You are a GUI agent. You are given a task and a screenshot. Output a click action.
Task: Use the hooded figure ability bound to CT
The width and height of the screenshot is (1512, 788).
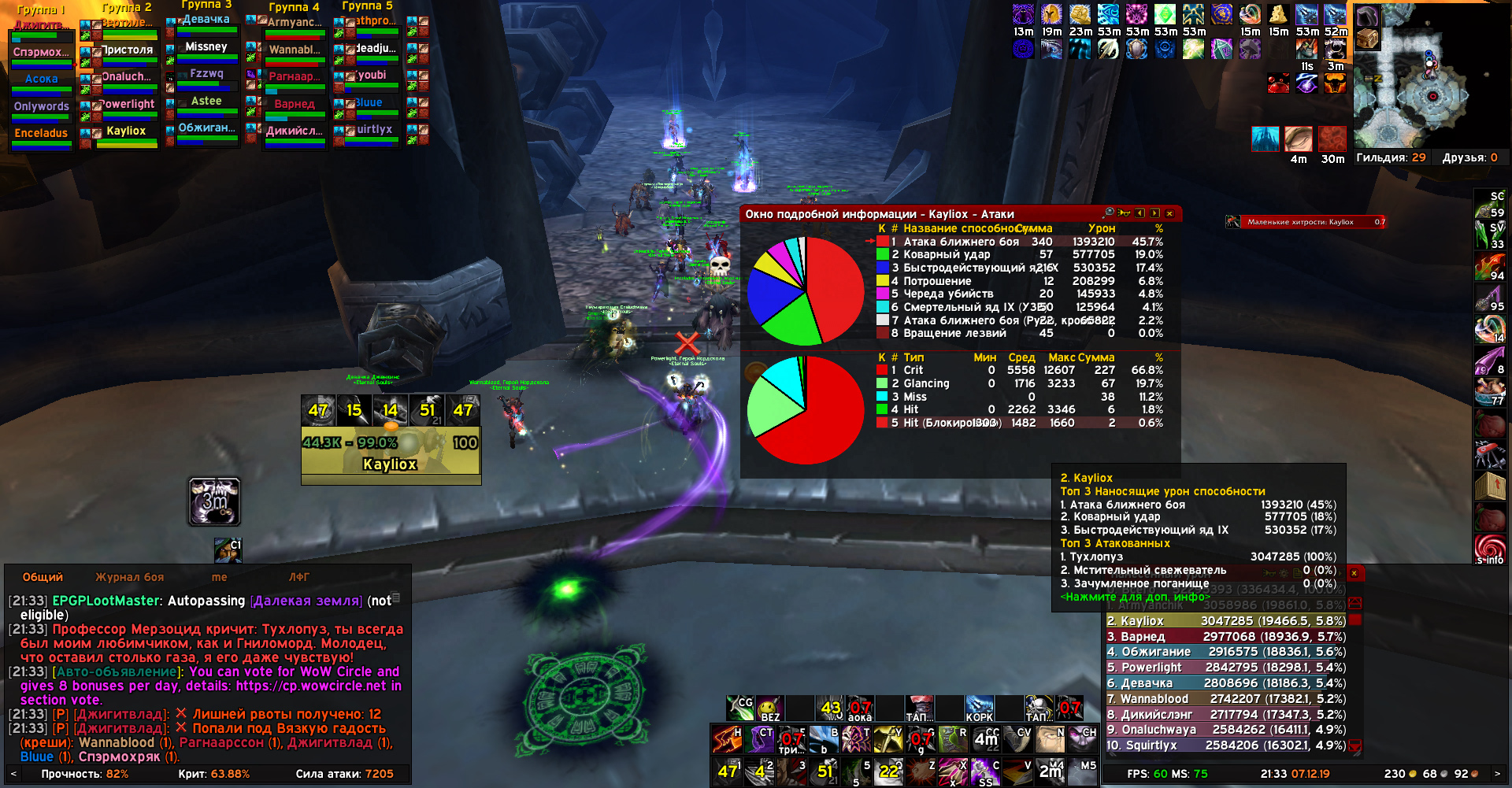click(x=762, y=740)
